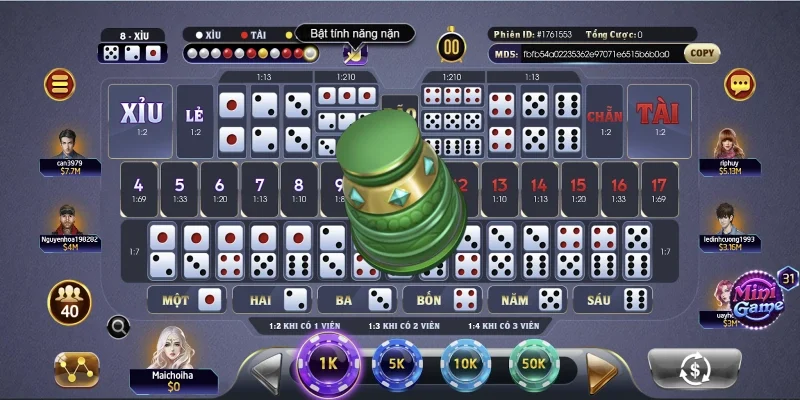Bet on the XỈU area
The image size is (800, 400).
point(141,120)
